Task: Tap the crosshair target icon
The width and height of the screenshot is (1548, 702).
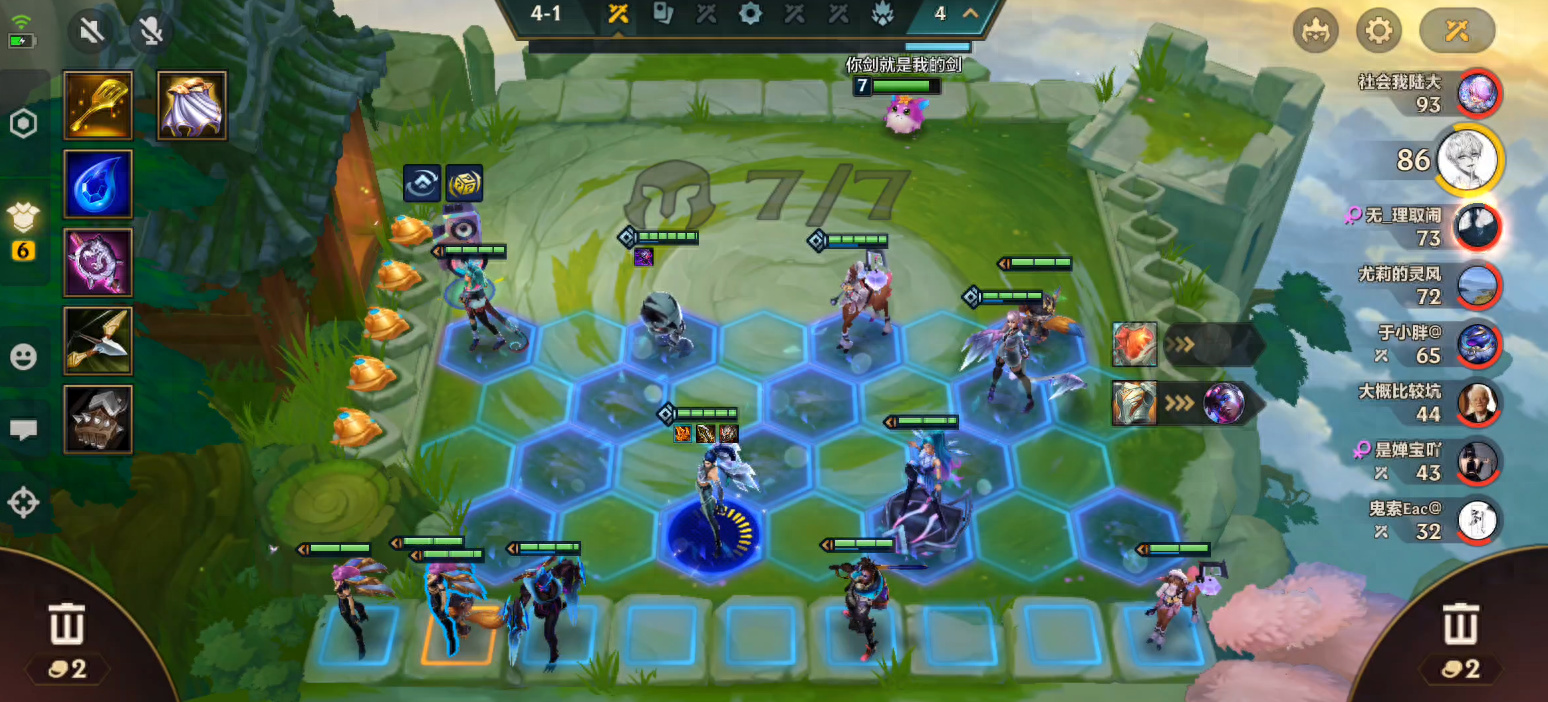Action: pyautogui.click(x=23, y=502)
